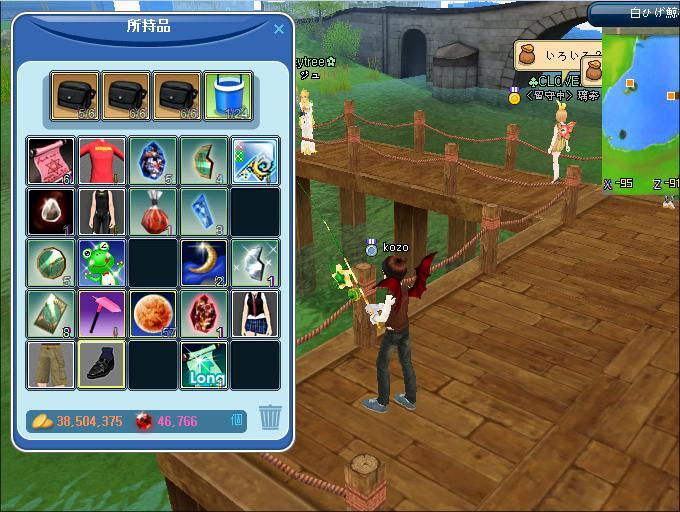Pick the blue crystal shard item
Screen dimensions: 680x512
click(204, 212)
